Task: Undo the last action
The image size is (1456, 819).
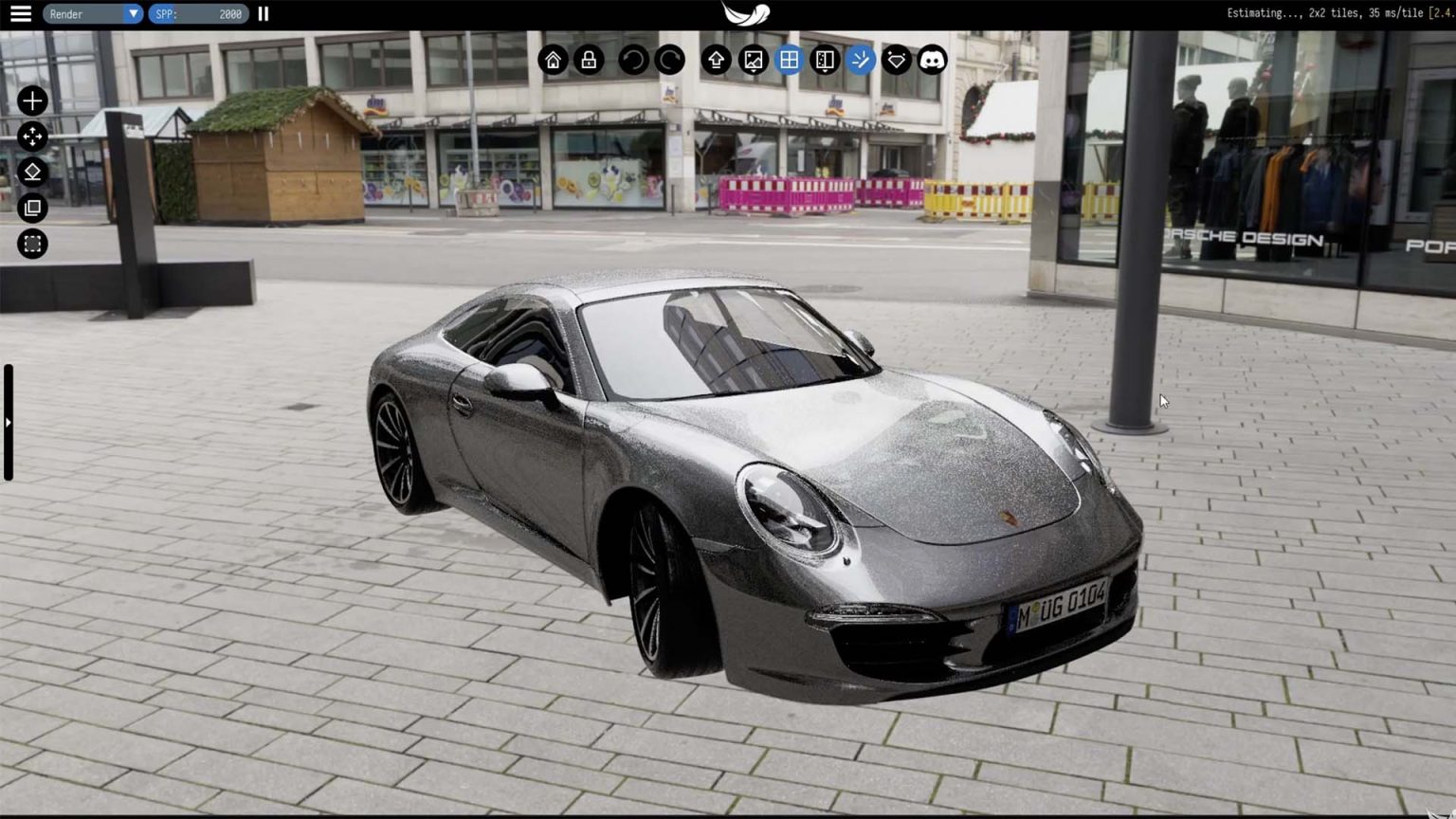Action: click(x=633, y=61)
